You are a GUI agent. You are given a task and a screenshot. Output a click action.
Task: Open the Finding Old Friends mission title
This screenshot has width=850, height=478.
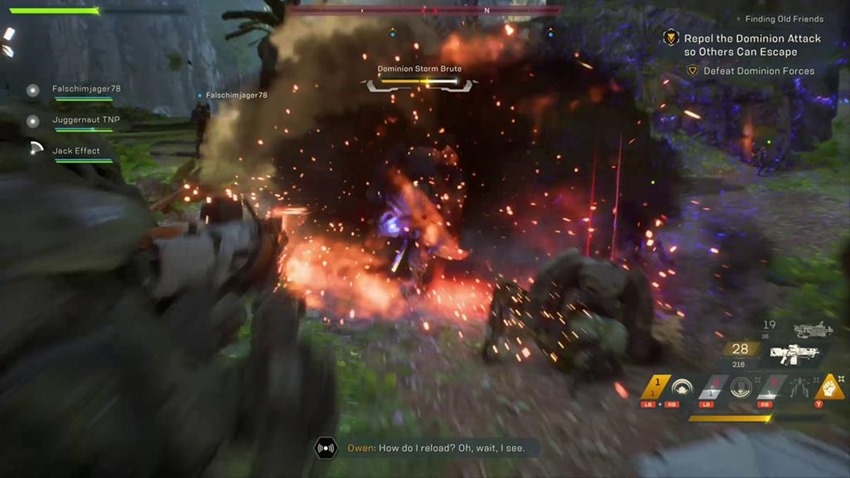coord(786,19)
